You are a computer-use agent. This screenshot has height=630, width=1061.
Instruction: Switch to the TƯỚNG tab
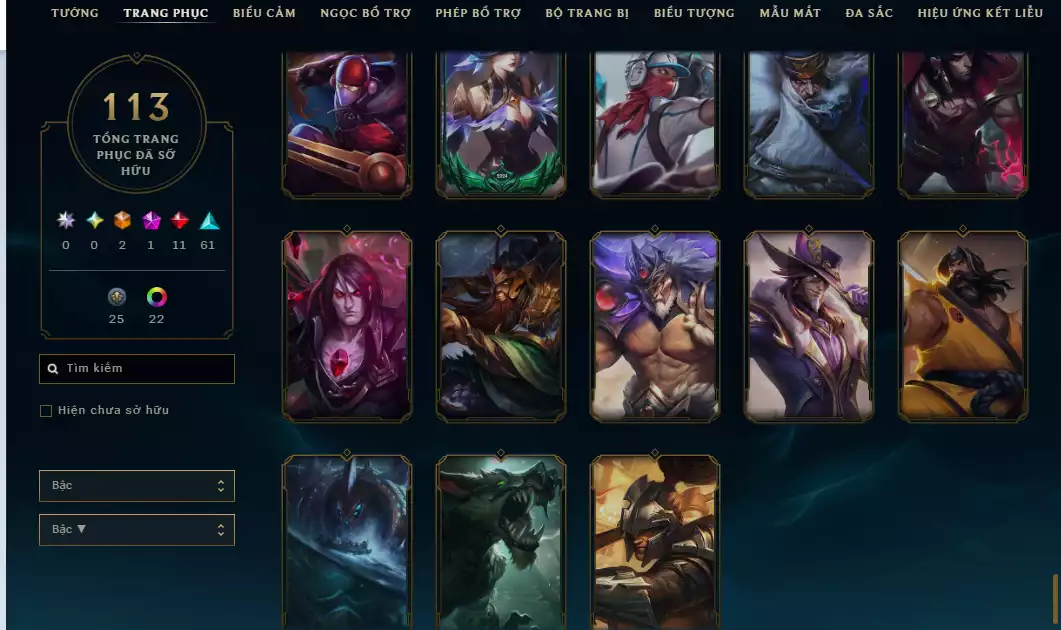point(75,13)
